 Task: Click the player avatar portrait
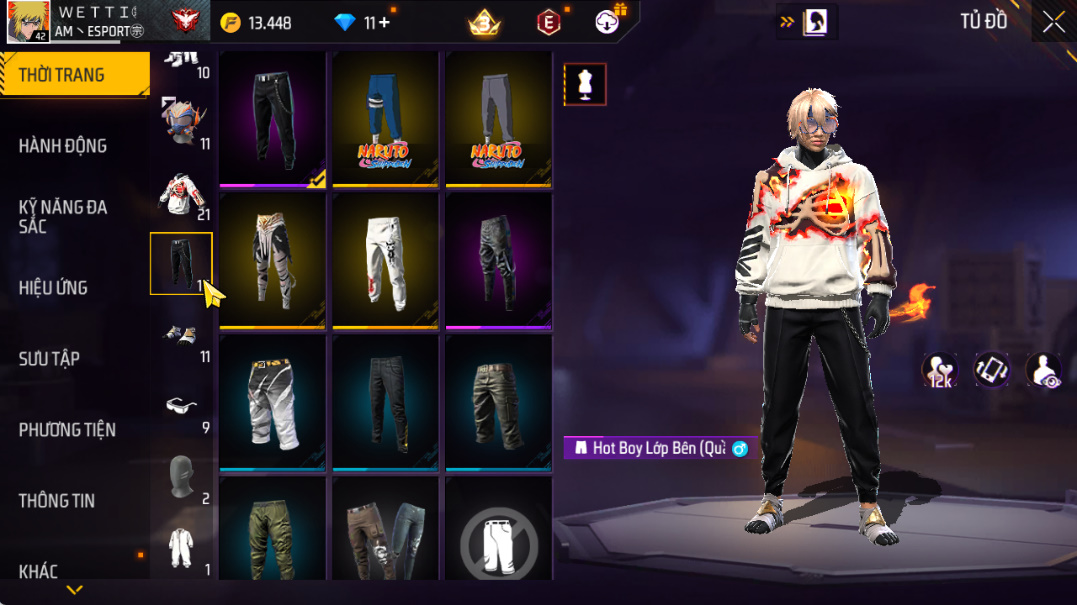click(x=28, y=22)
